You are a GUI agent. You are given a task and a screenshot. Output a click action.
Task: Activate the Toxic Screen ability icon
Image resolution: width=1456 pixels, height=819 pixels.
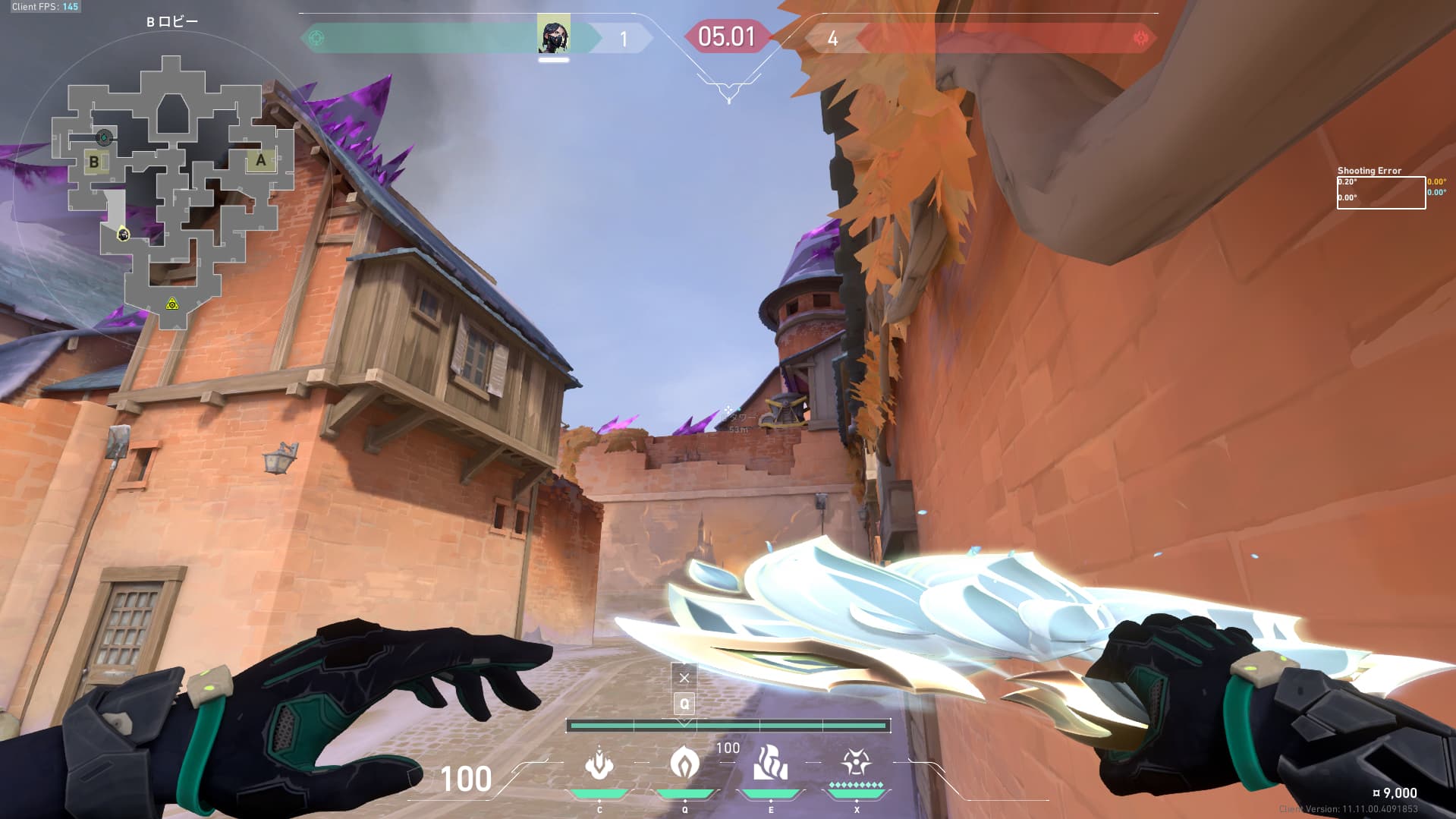click(x=770, y=763)
